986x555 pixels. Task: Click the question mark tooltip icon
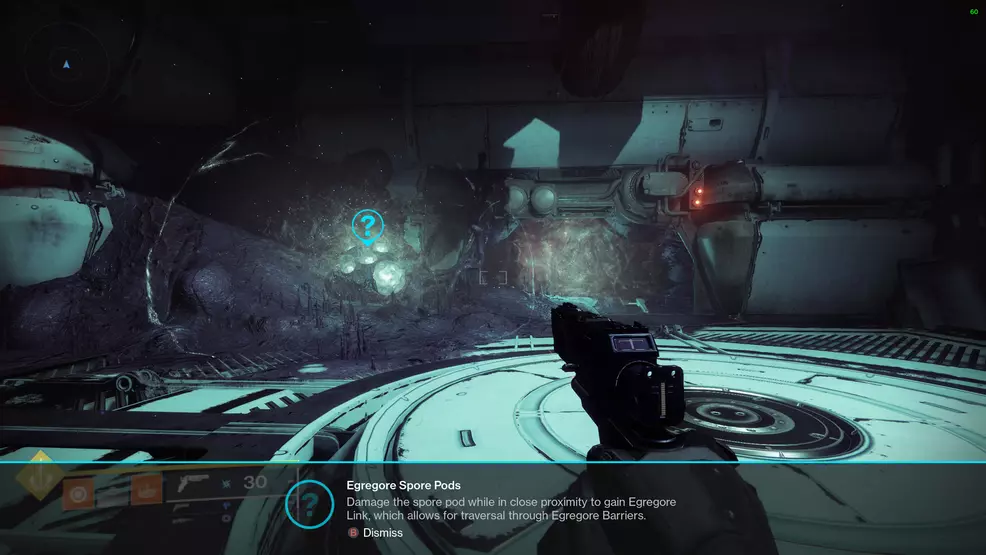click(x=311, y=503)
